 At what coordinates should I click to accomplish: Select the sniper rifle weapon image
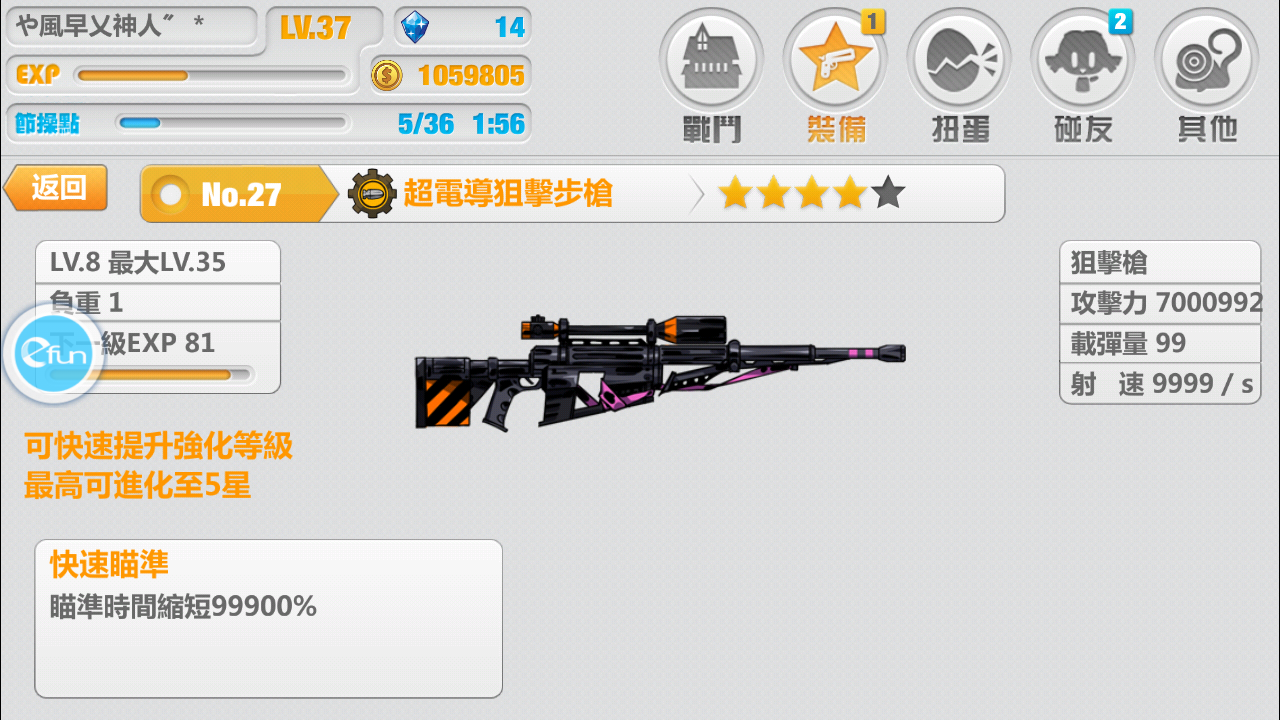pos(660,370)
